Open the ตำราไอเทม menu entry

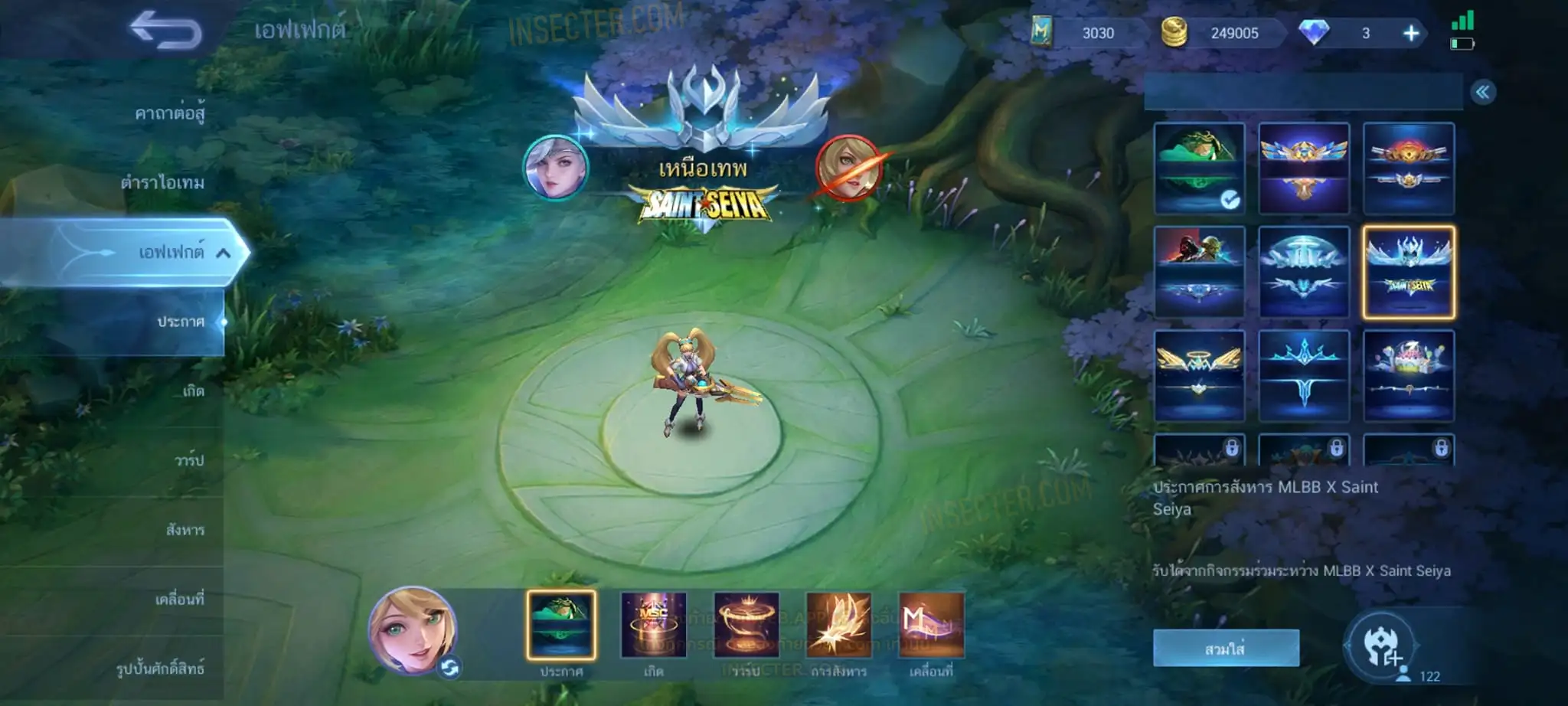click(x=162, y=182)
